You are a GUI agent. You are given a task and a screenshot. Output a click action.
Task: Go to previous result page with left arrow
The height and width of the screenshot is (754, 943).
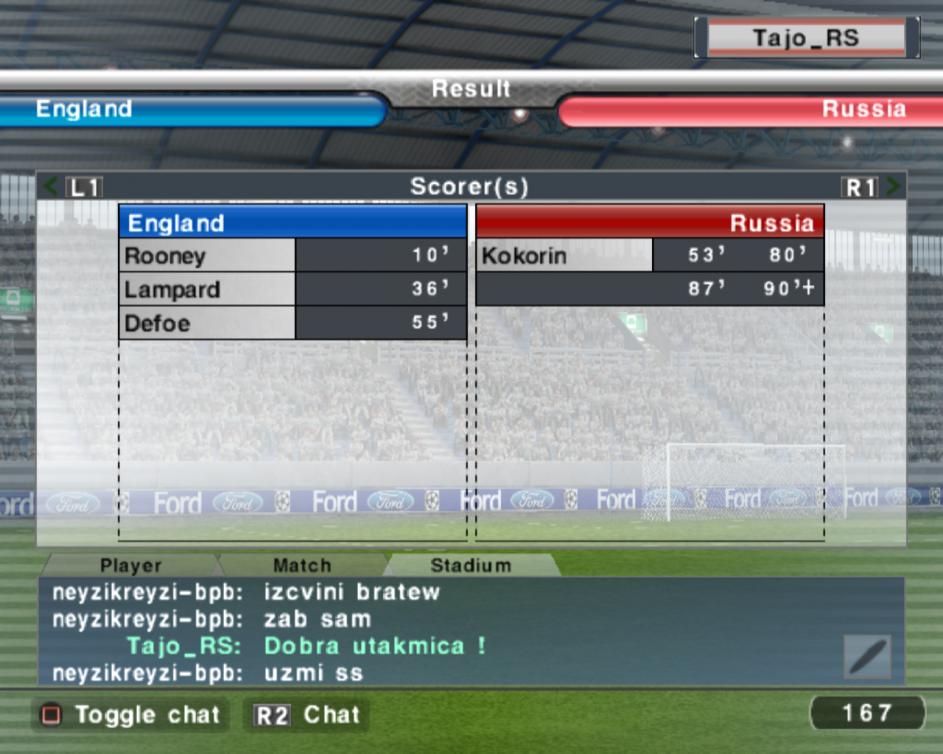(x=50, y=186)
